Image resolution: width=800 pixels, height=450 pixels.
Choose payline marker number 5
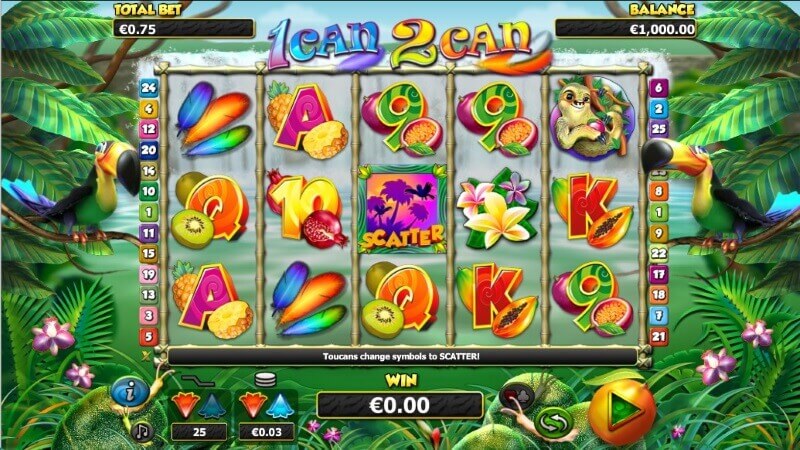149,337
